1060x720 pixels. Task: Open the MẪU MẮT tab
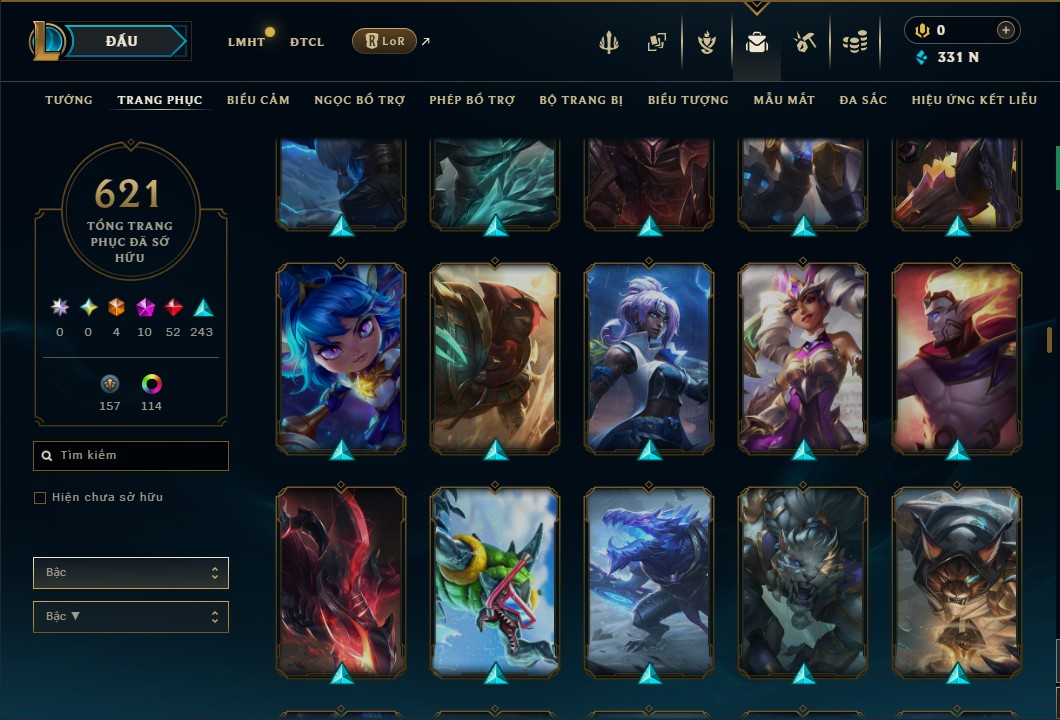click(x=784, y=100)
